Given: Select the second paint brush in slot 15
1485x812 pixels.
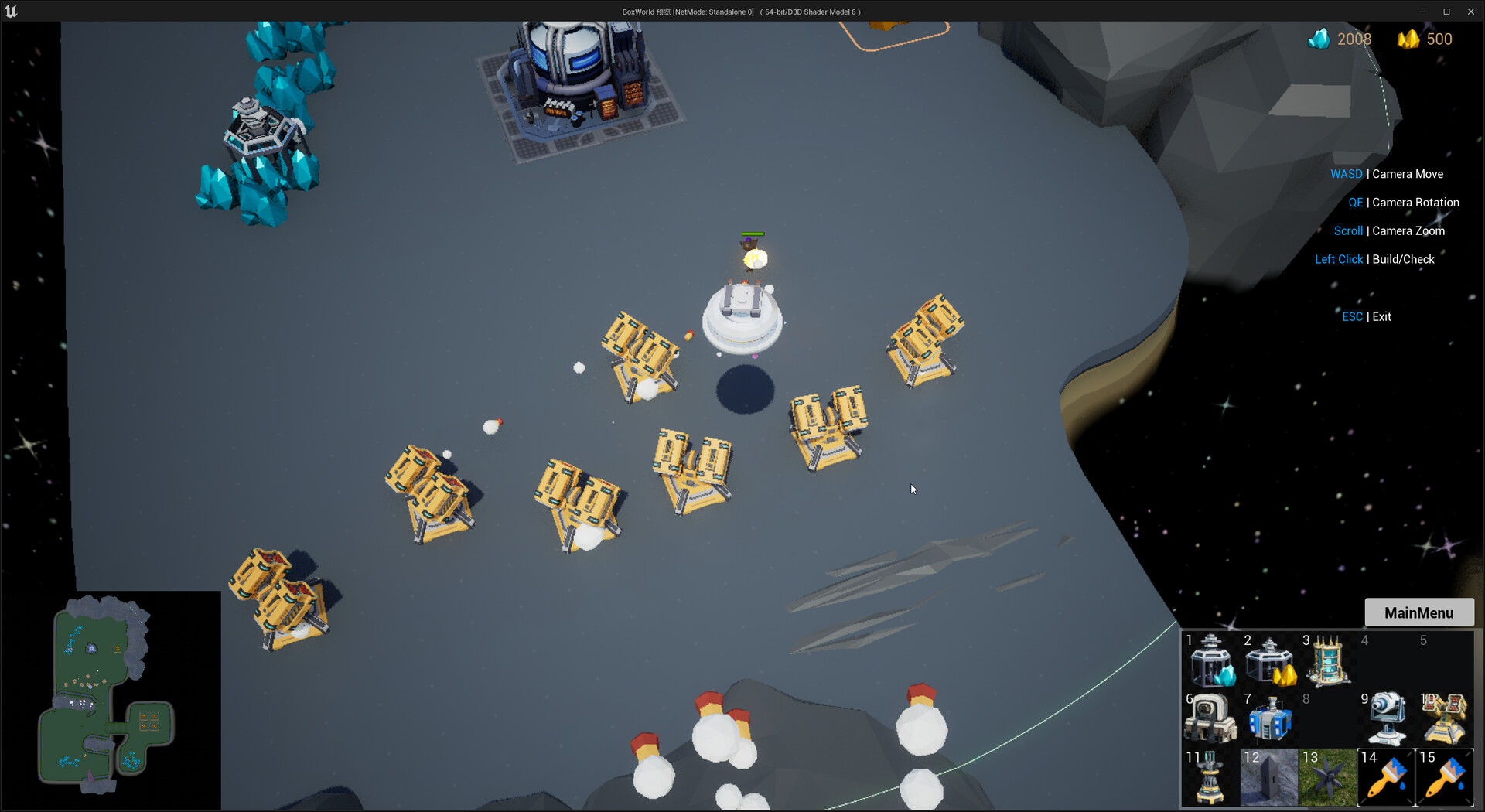Looking at the screenshot, I should point(1444,777).
